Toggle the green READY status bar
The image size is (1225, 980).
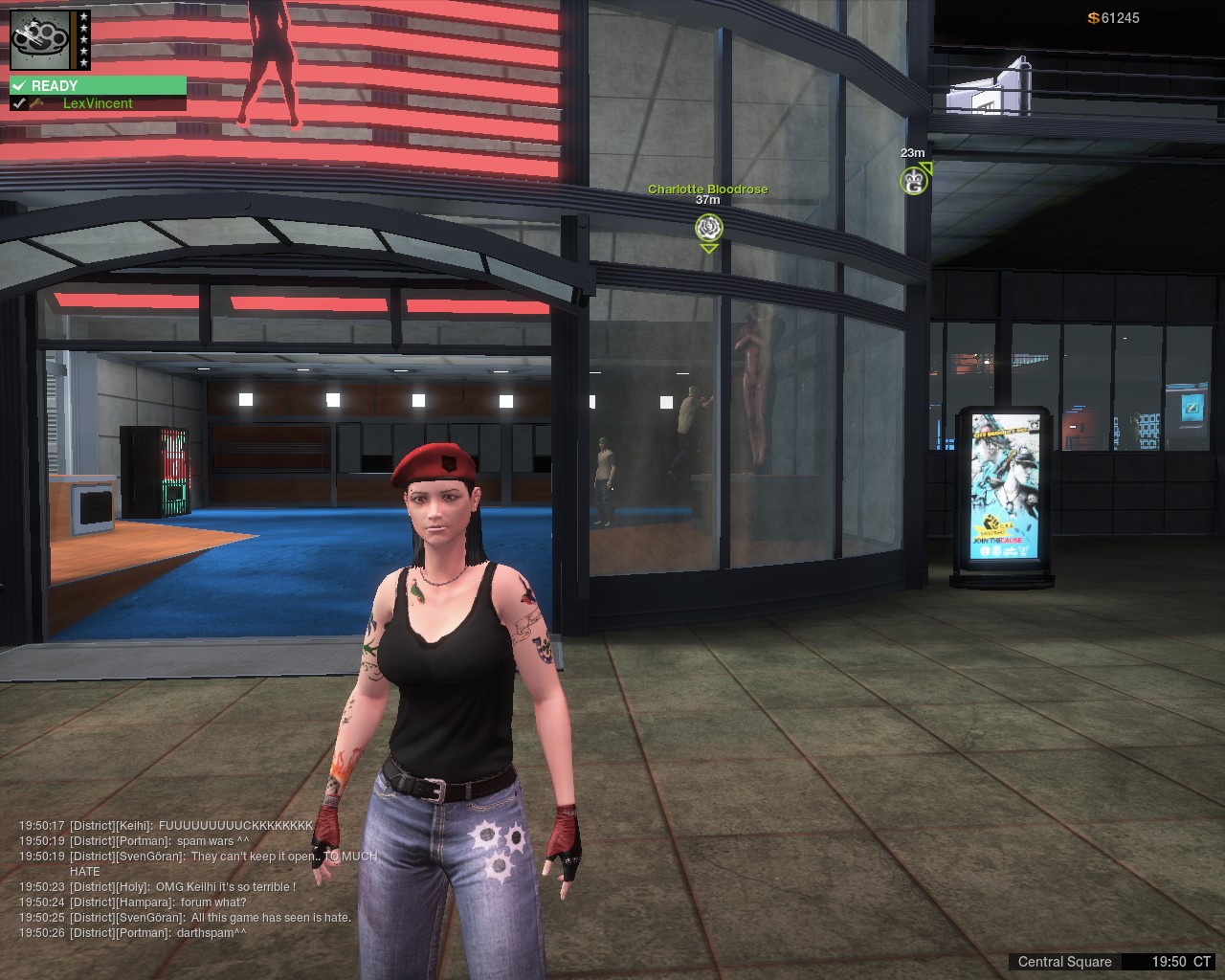(x=98, y=86)
